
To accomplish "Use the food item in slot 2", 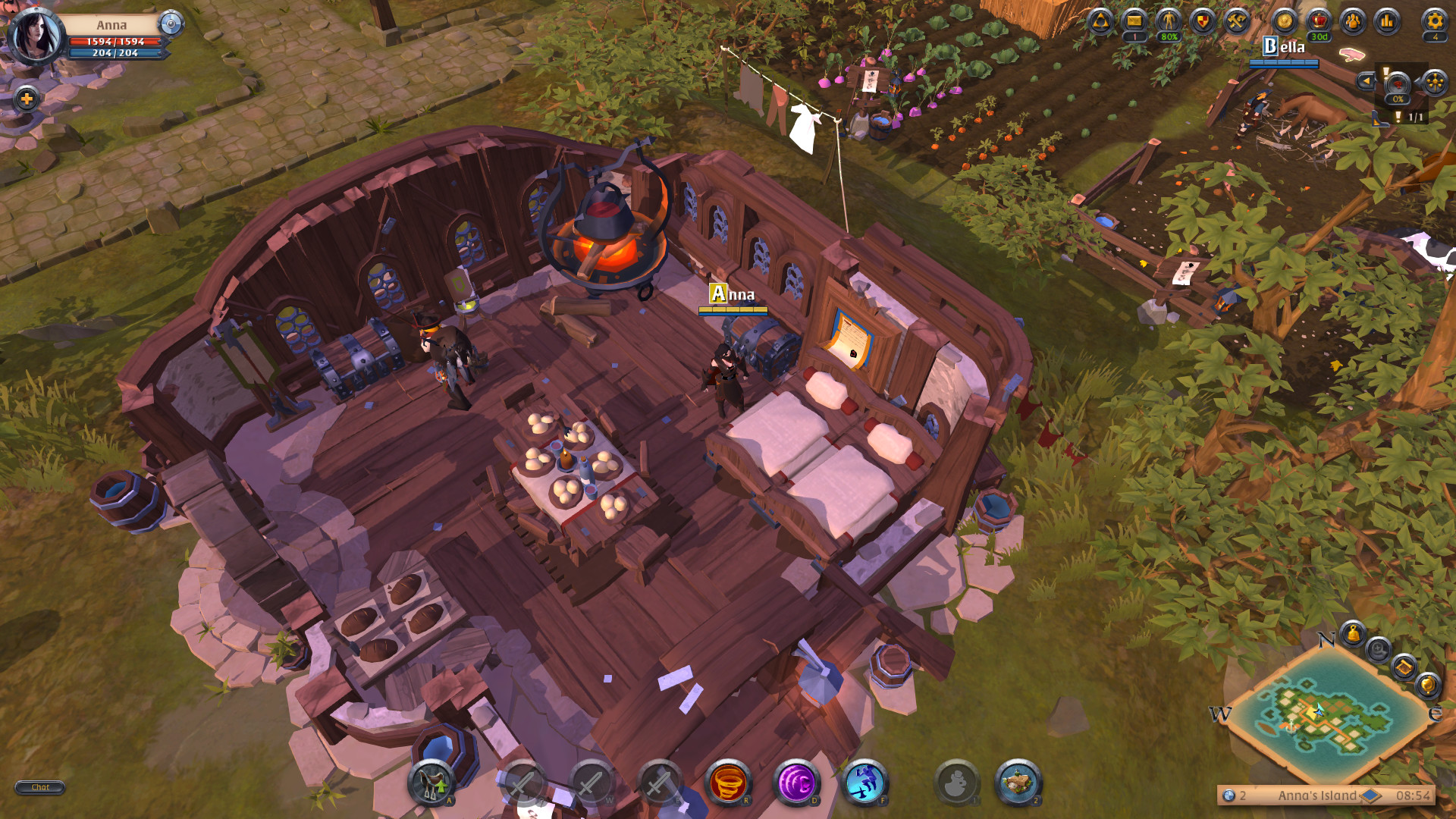I will 1018,783.
